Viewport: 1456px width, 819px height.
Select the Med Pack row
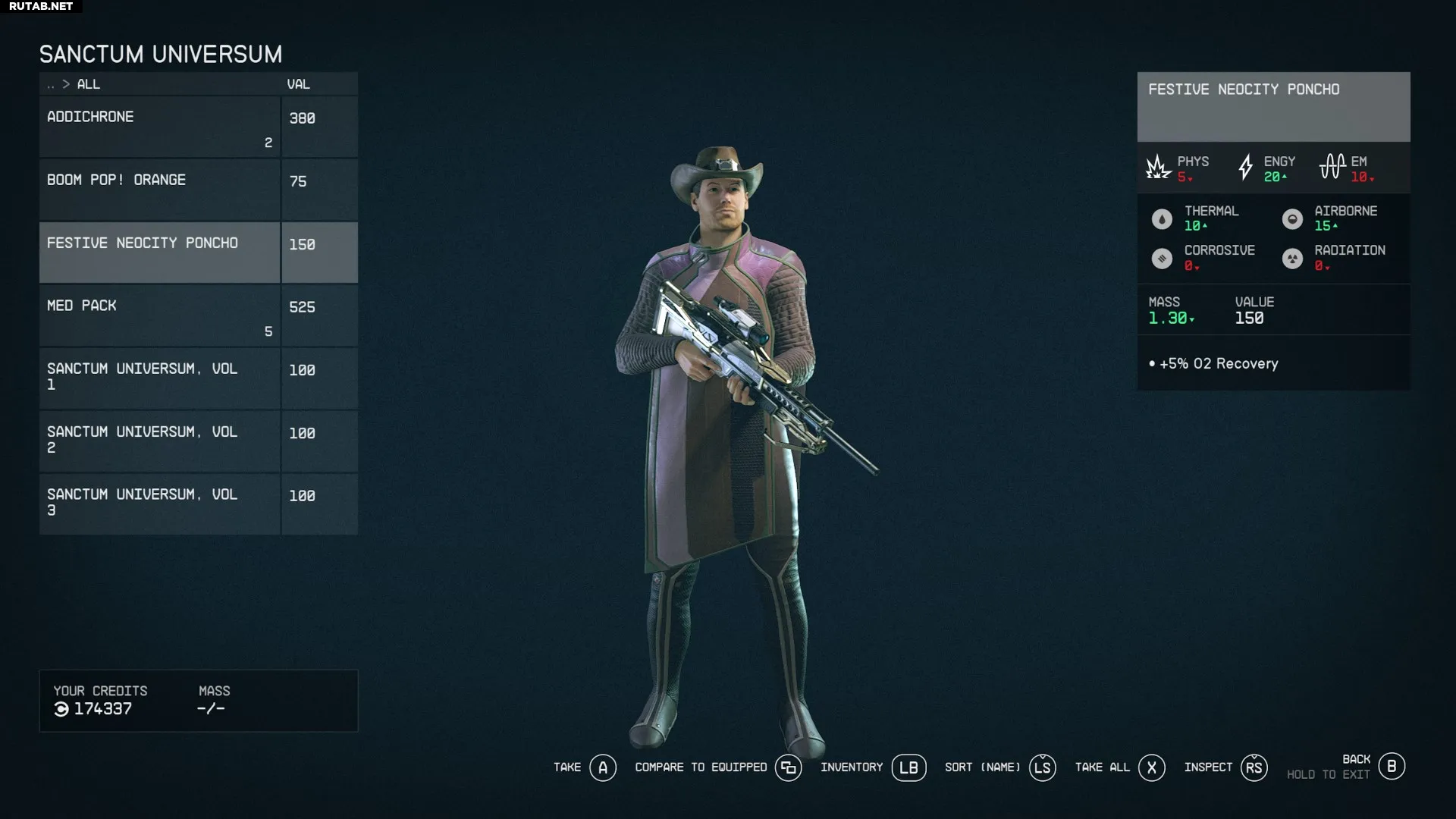[x=159, y=315]
